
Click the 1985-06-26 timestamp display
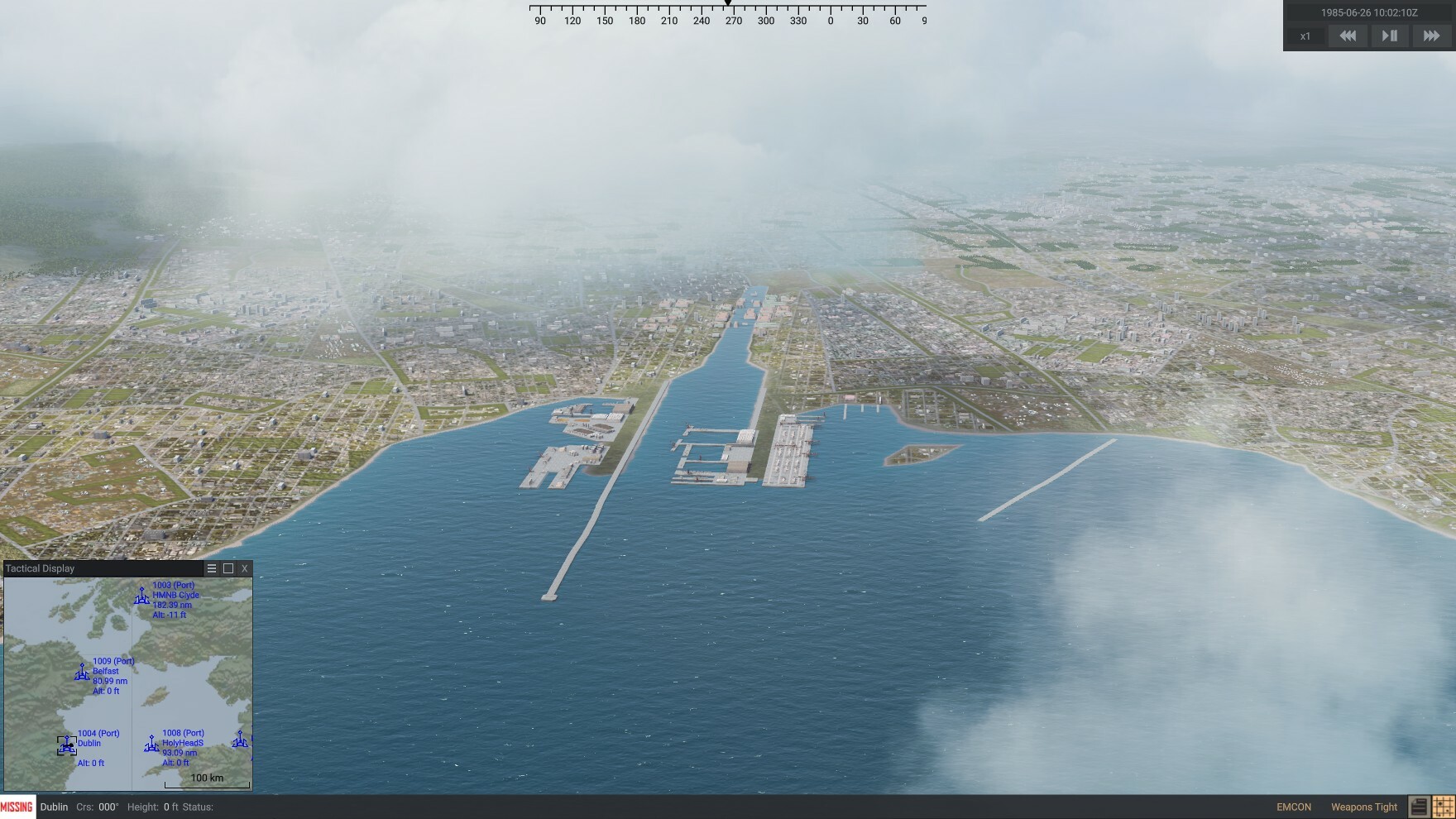click(x=1369, y=12)
